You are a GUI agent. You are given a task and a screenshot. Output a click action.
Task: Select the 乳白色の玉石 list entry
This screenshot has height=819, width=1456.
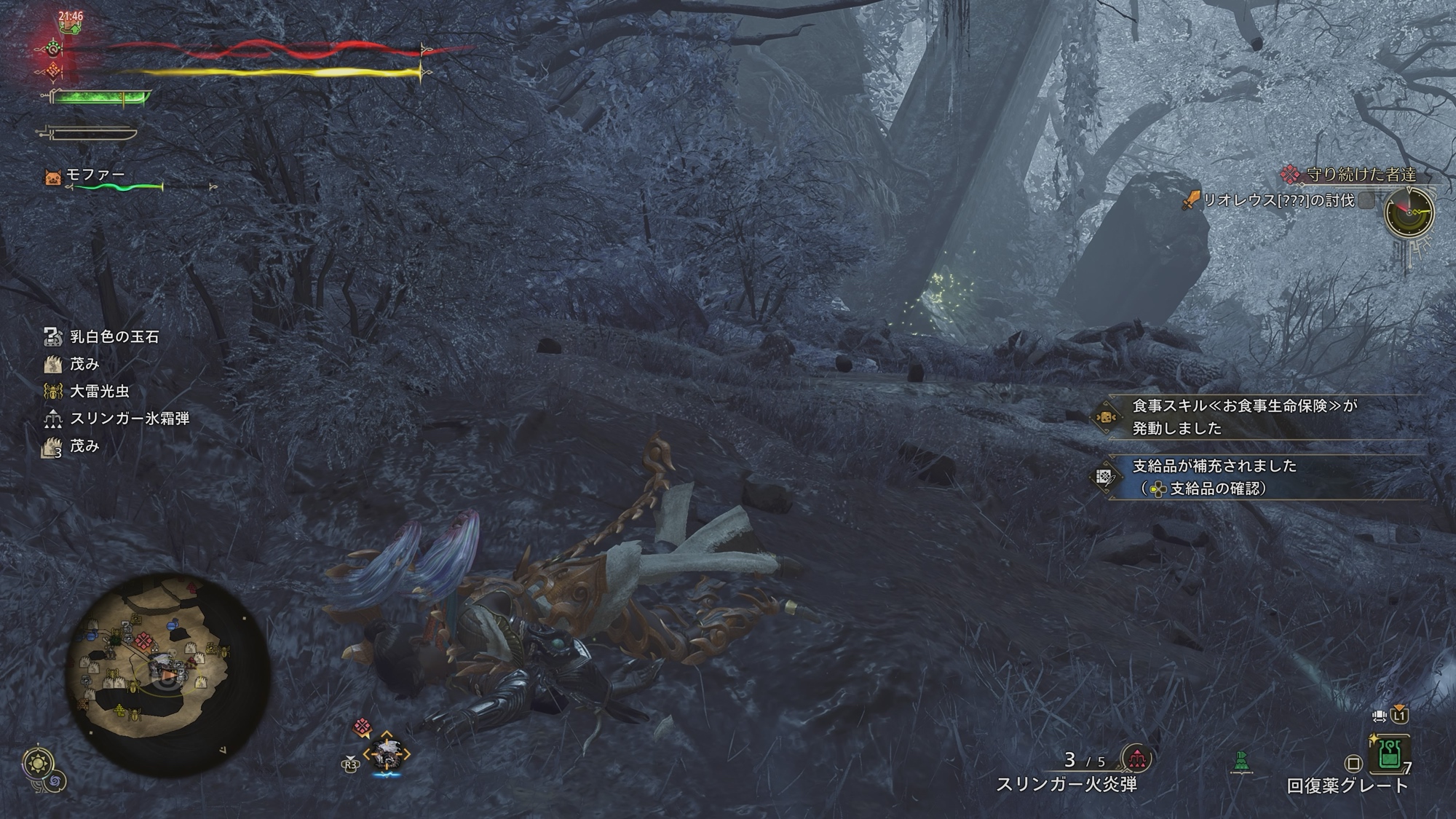click(x=114, y=337)
